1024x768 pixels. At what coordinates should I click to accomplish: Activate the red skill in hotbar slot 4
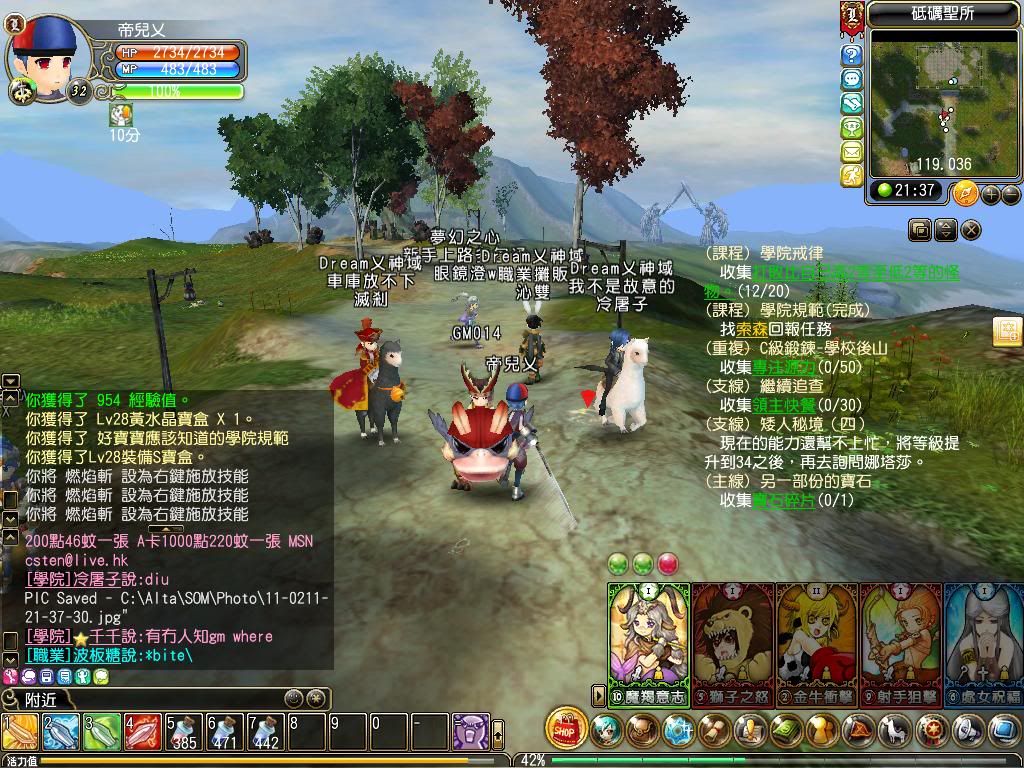pyautogui.click(x=142, y=732)
